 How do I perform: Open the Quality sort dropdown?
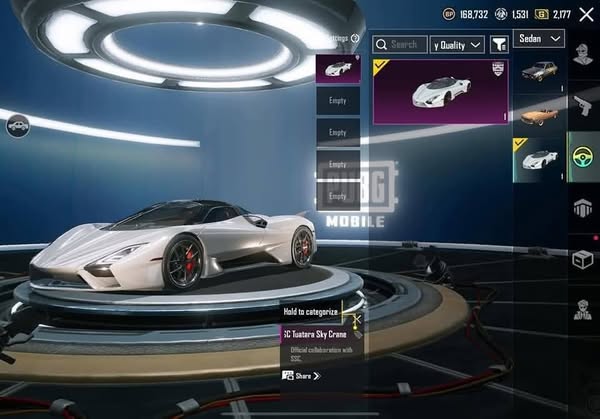tap(457, 44)
